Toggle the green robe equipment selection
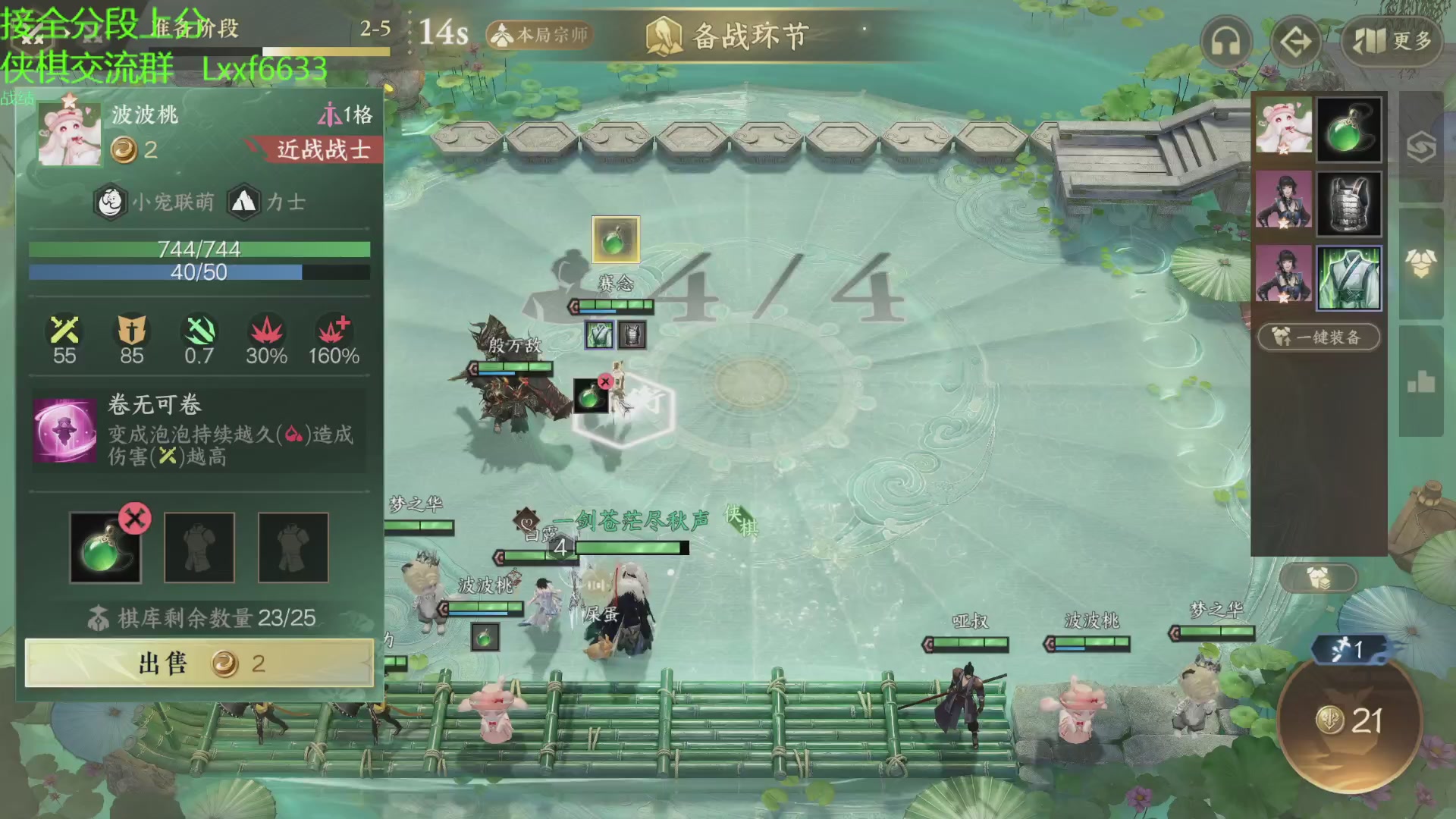1456x819 pixels. [x=1350, y=279]
